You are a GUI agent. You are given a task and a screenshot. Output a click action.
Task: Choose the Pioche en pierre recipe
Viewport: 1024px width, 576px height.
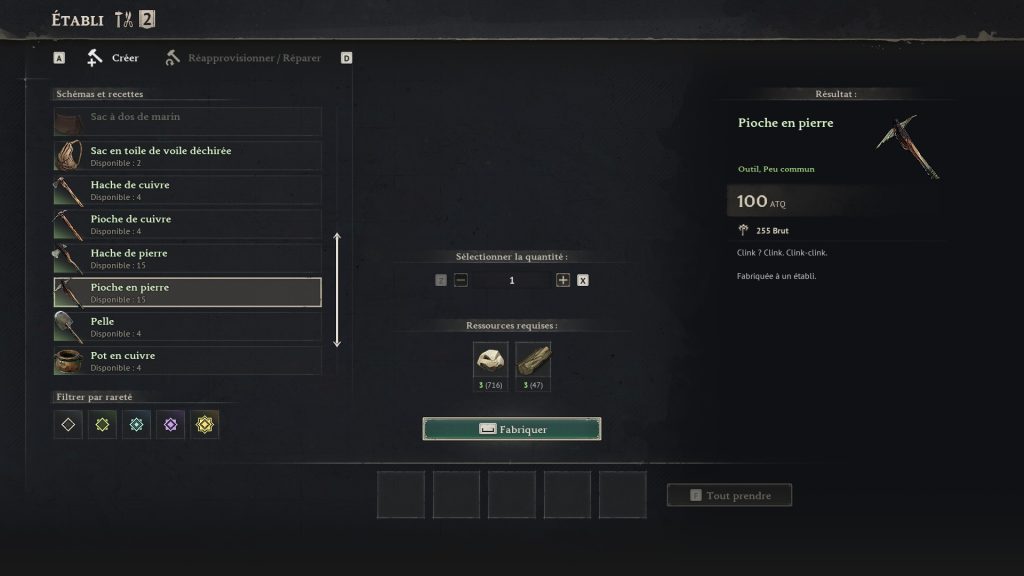coord(187,292)
